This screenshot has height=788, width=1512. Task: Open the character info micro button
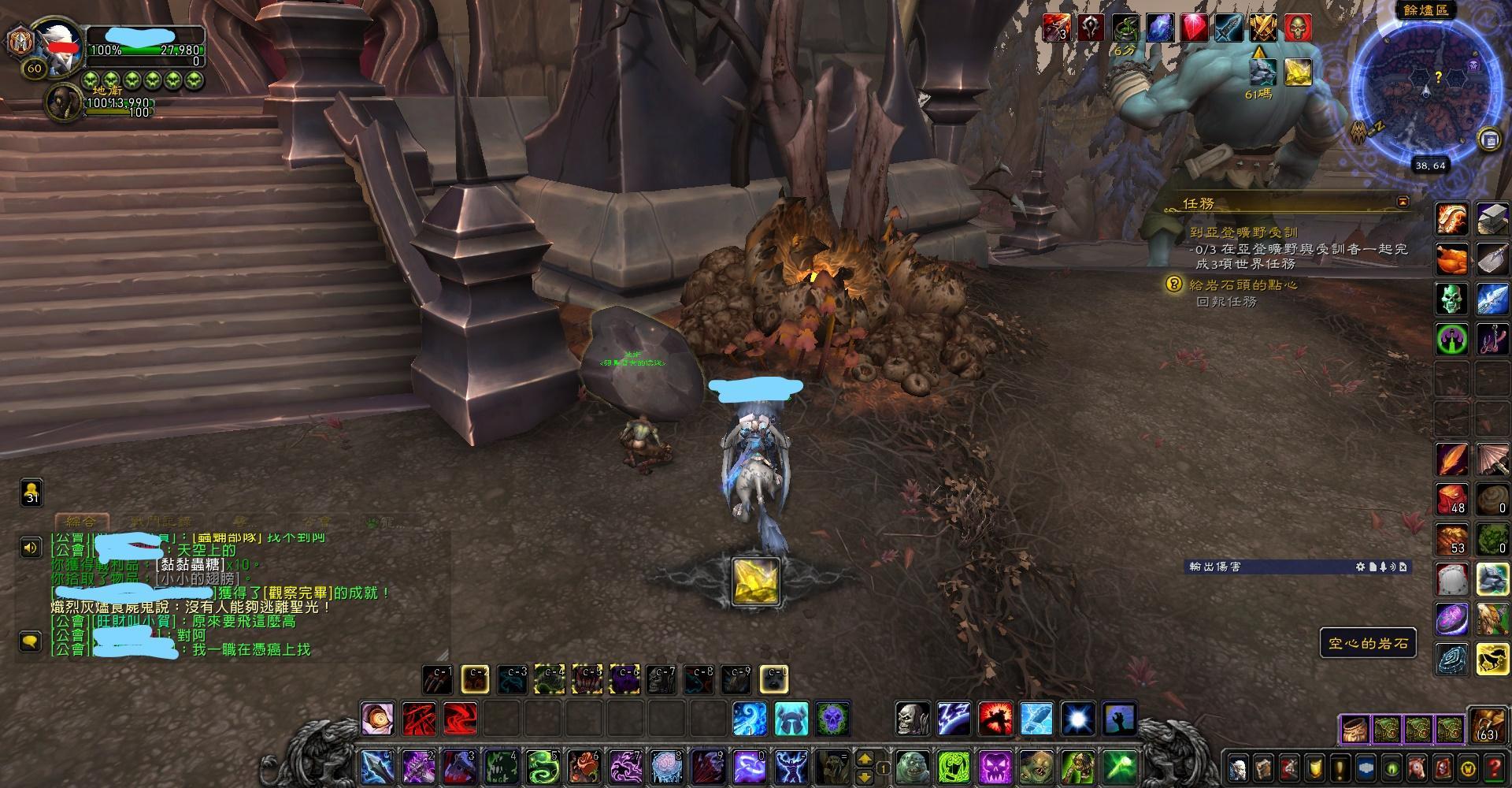[1238, 768]
